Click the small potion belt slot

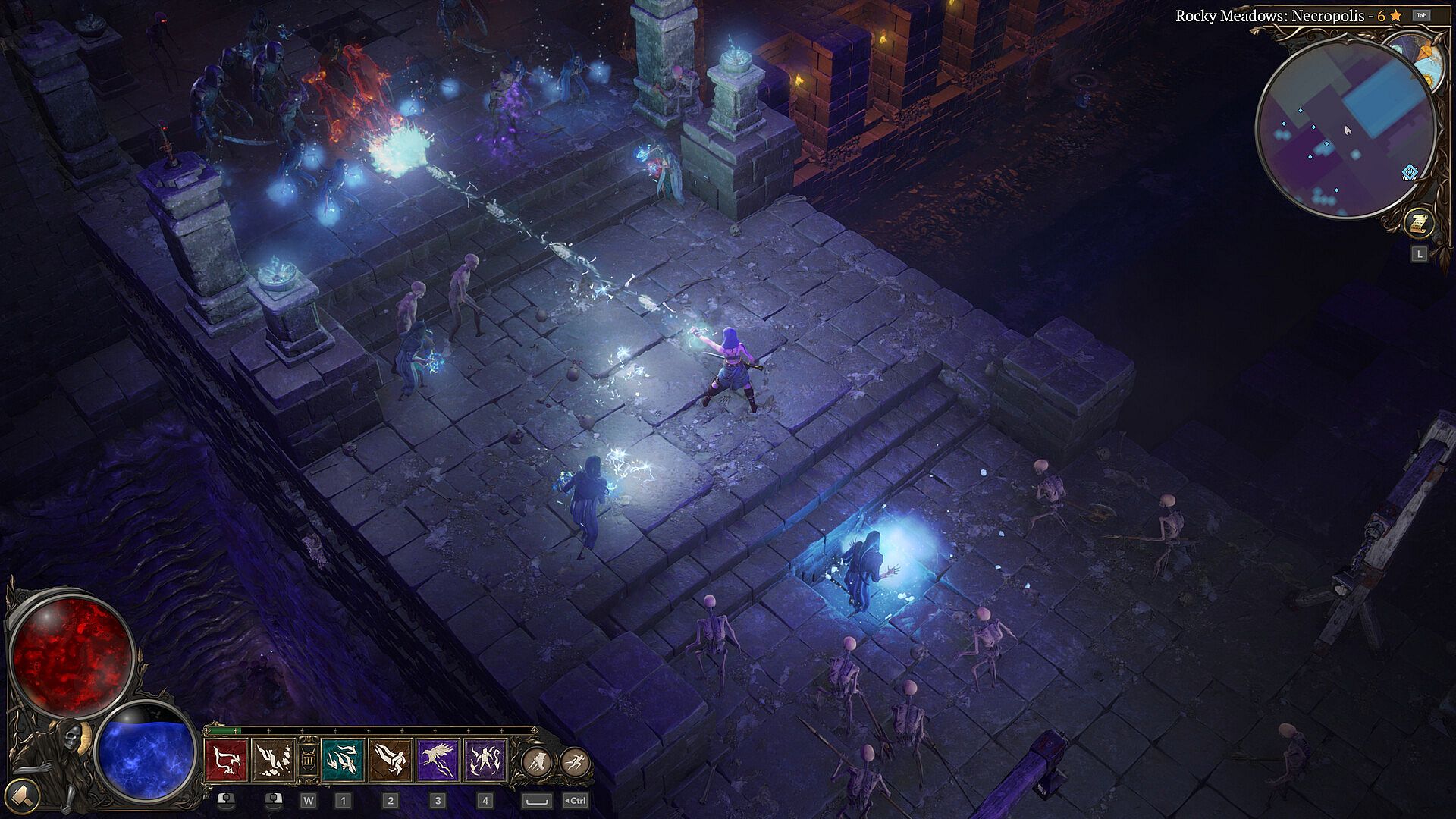[307, 759]
